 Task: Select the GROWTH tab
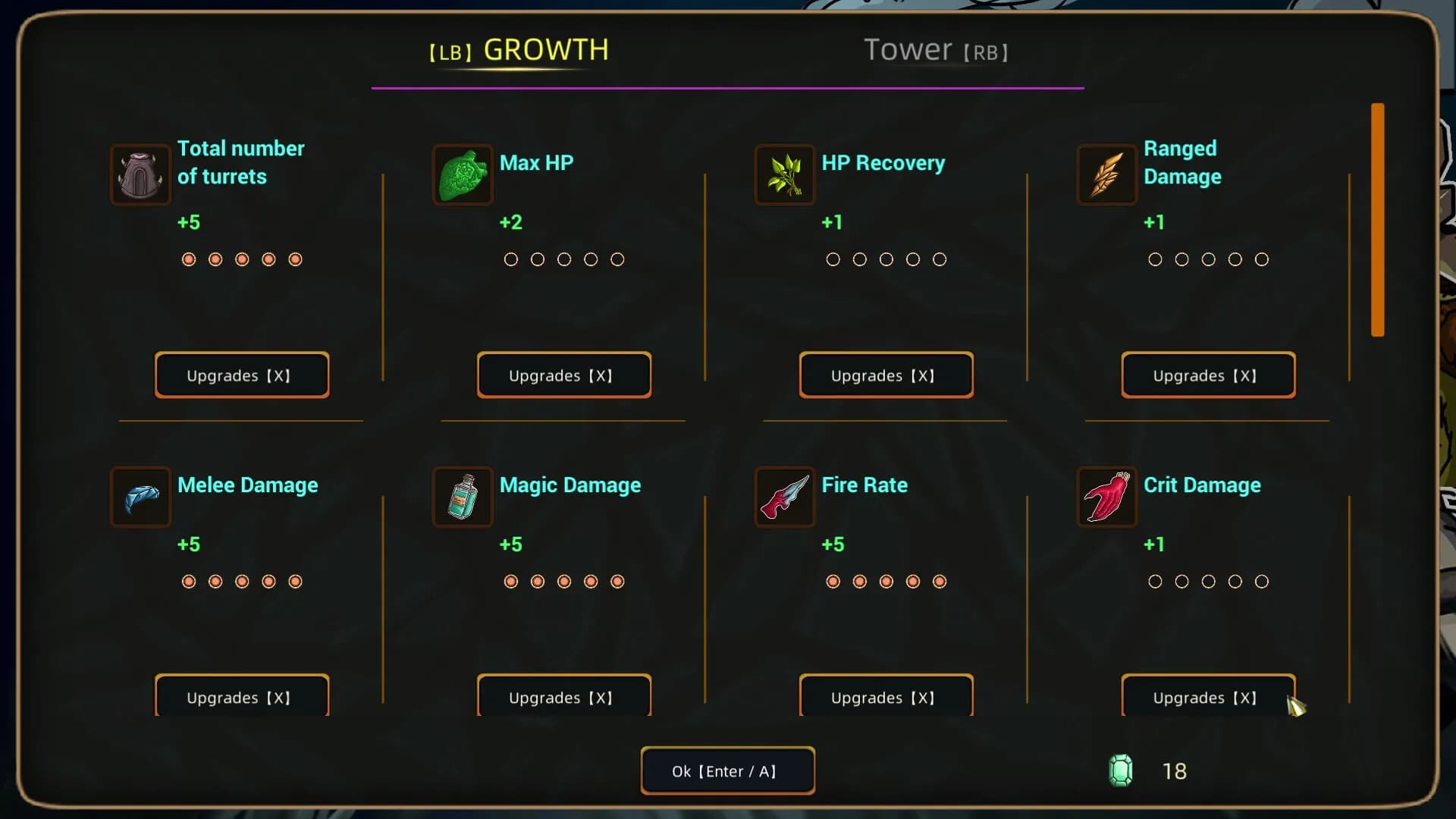pyautogui.click(x=519, y=51)
